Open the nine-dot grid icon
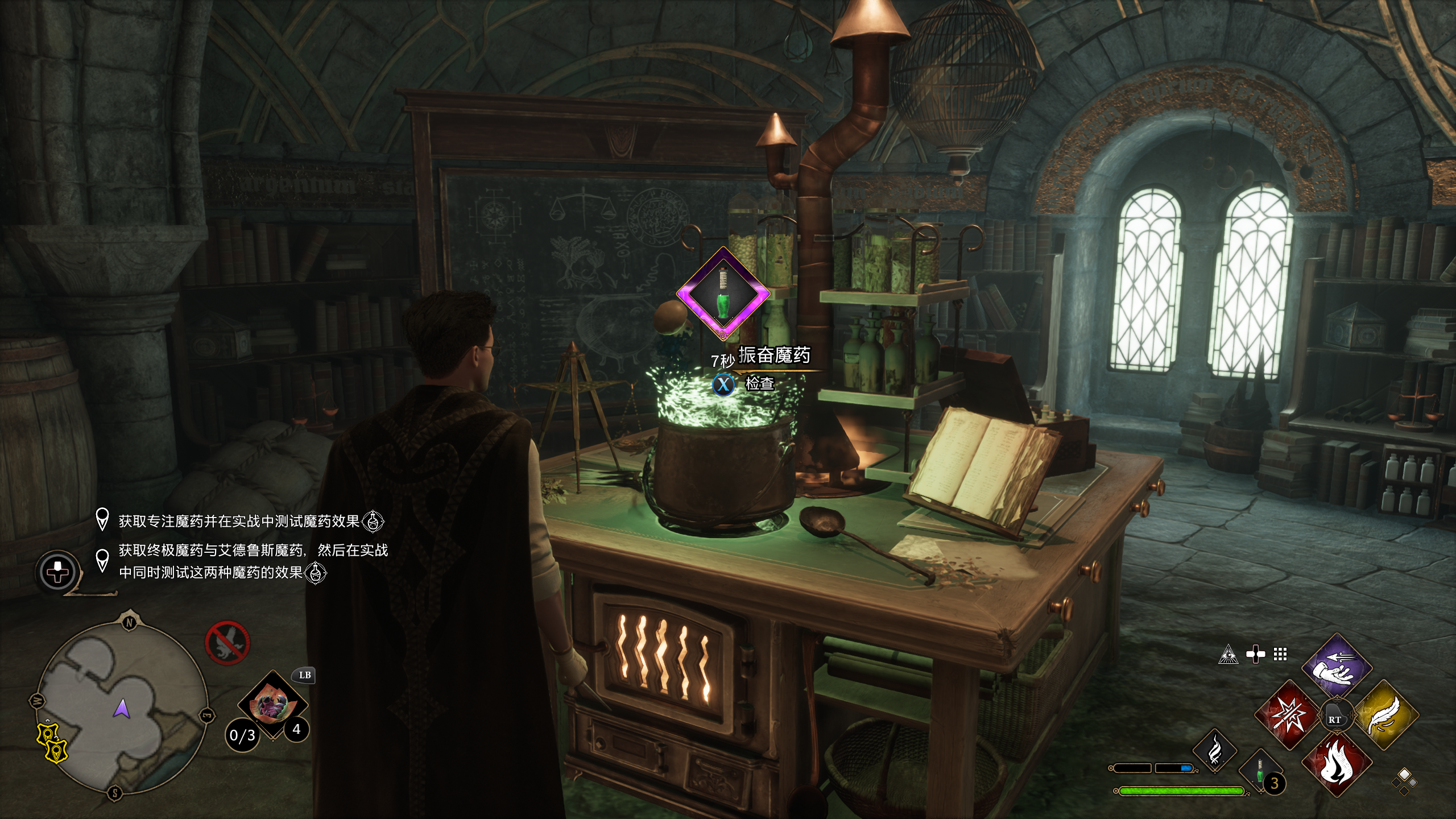The image size is (1456, 819). (x=1280, y=655)
